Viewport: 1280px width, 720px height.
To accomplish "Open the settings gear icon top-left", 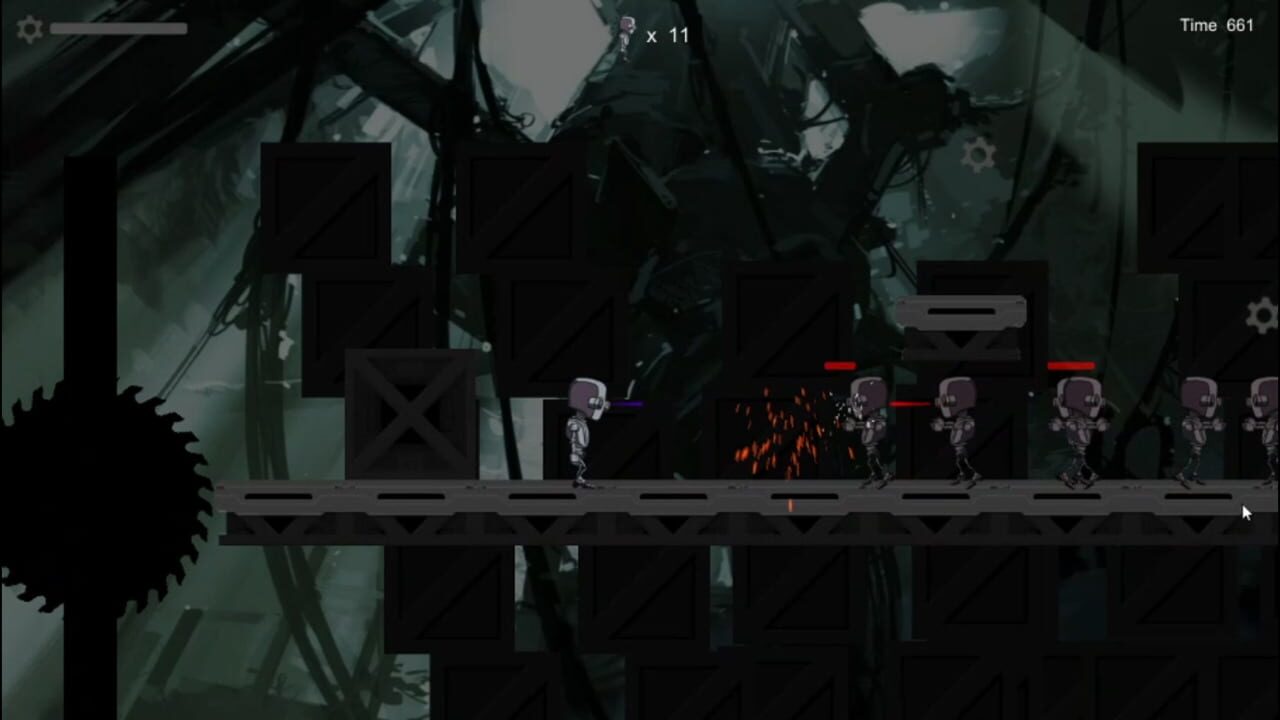I will (x=29, y=28).
